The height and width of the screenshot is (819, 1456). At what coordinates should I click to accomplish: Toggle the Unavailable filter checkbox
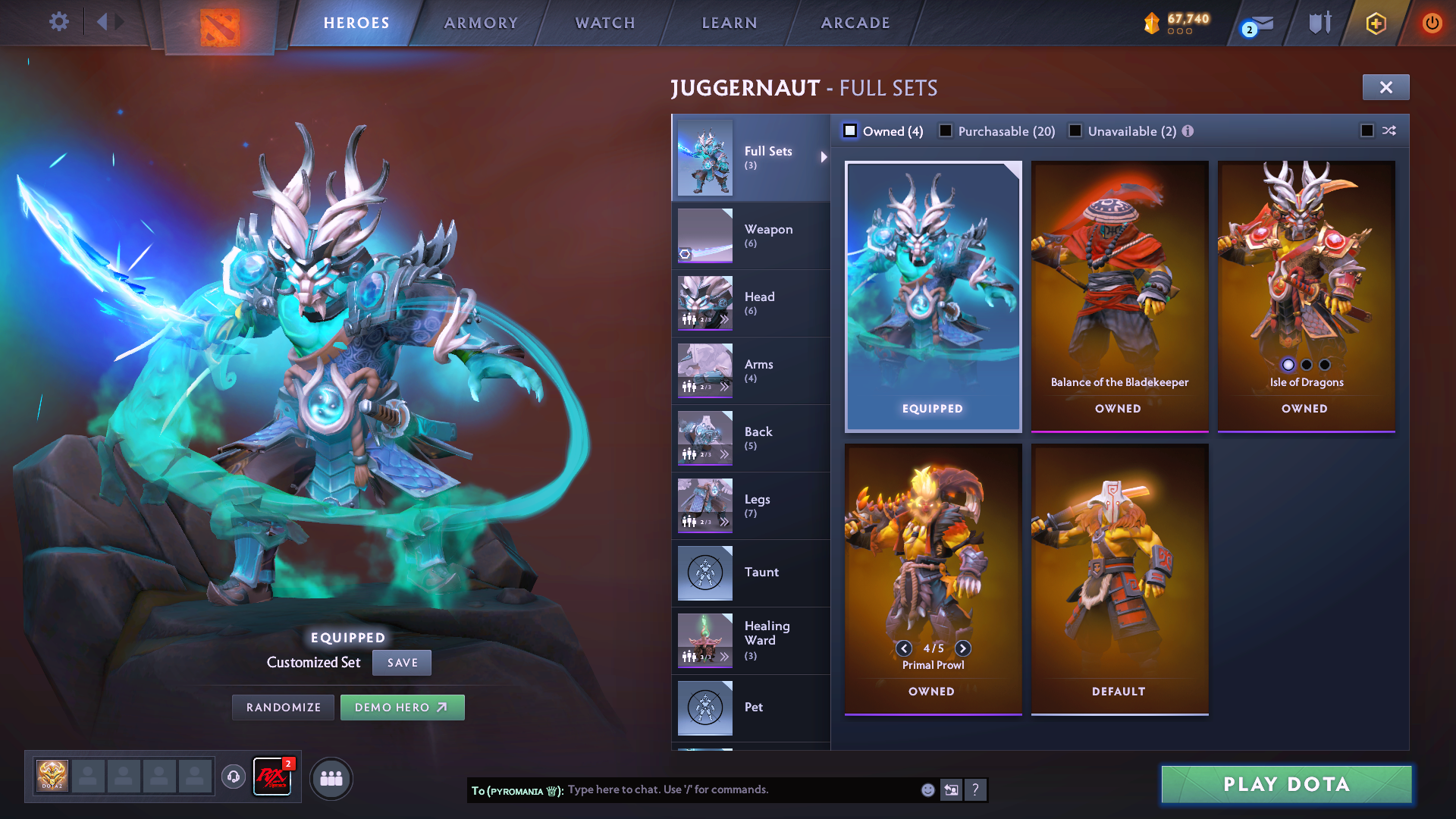(x=1075, y=131)
